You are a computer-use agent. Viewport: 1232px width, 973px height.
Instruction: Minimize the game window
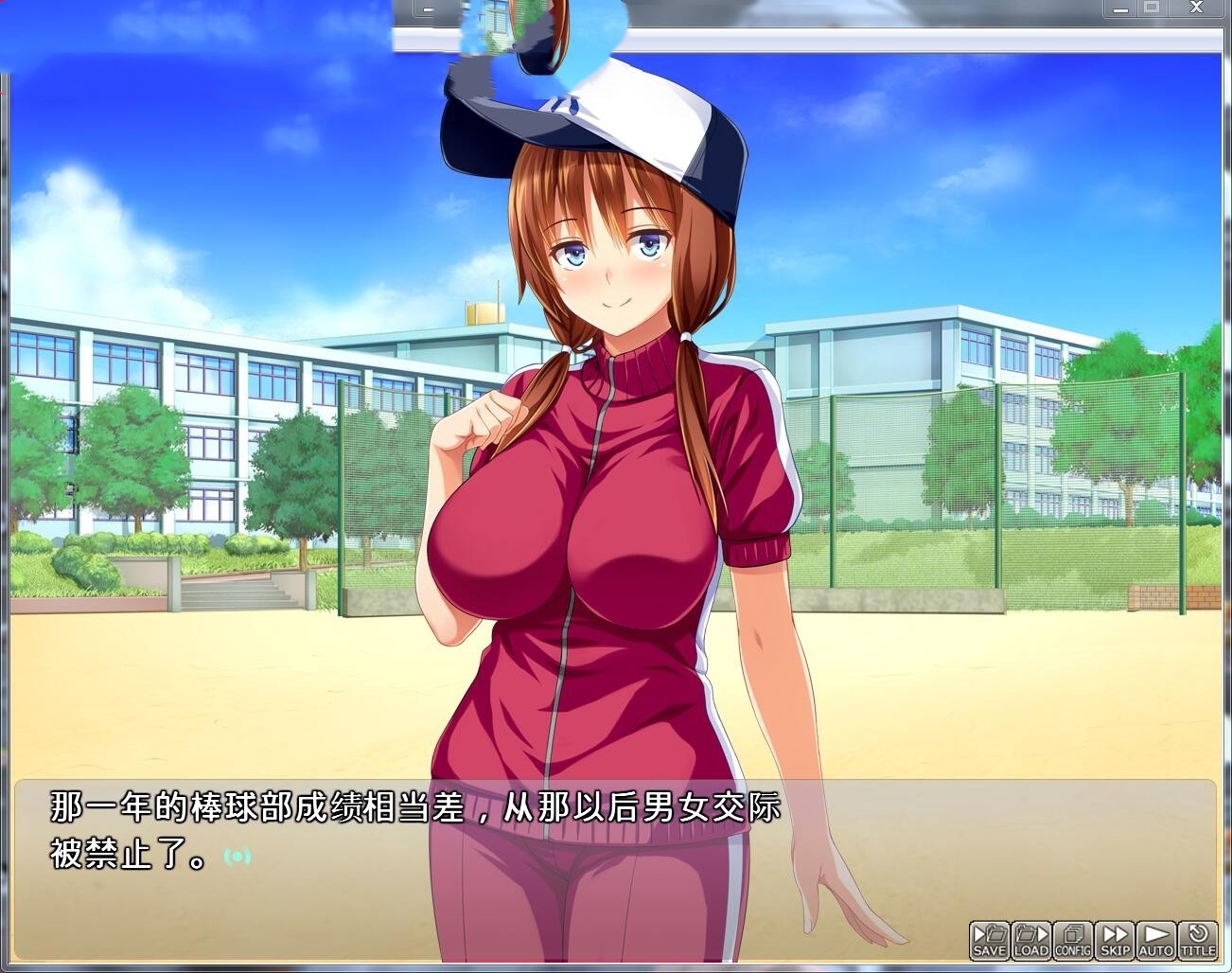point(1121,8)
